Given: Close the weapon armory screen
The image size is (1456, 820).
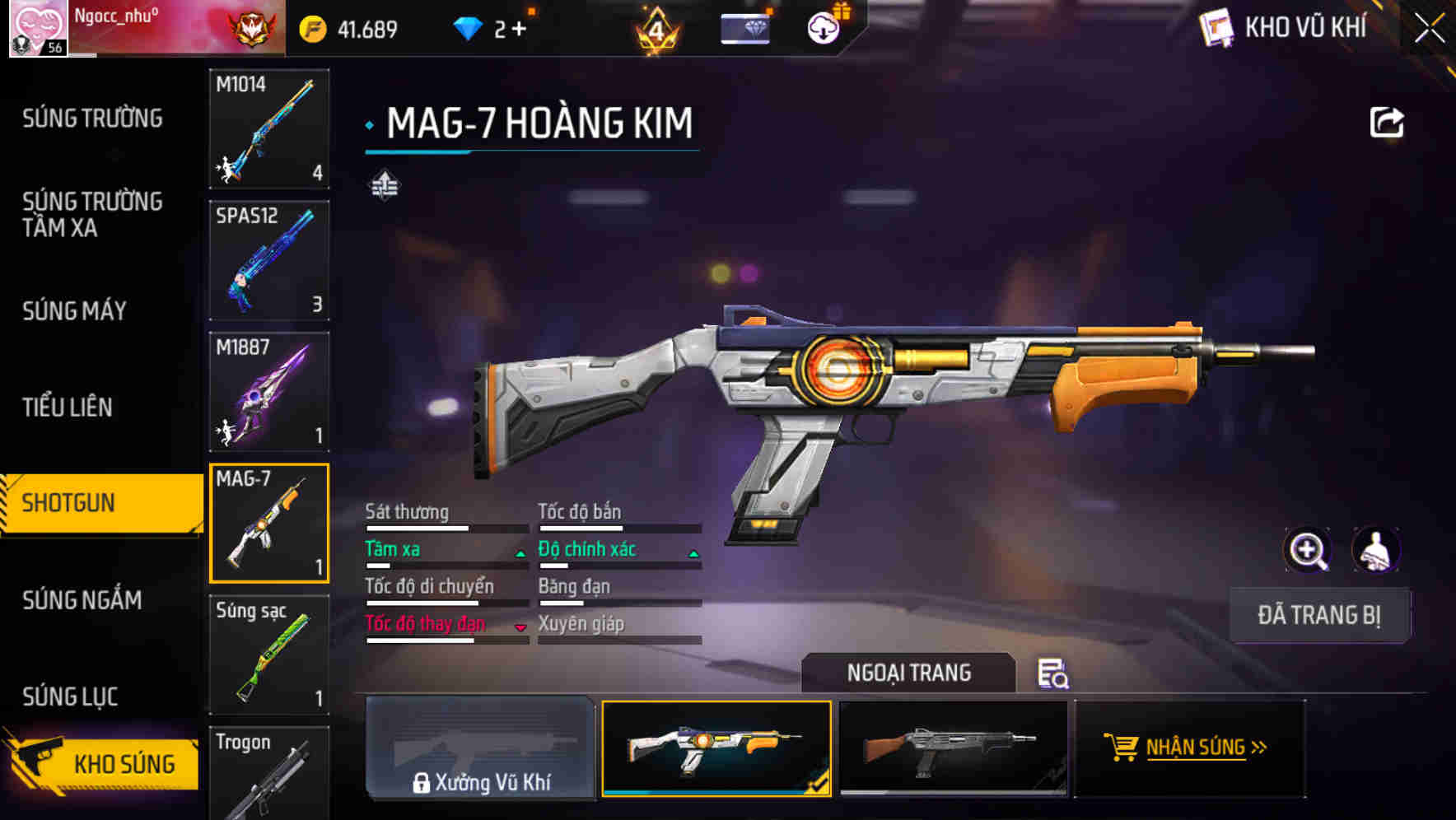Looking at the screenshot, I should [1429, 29].
